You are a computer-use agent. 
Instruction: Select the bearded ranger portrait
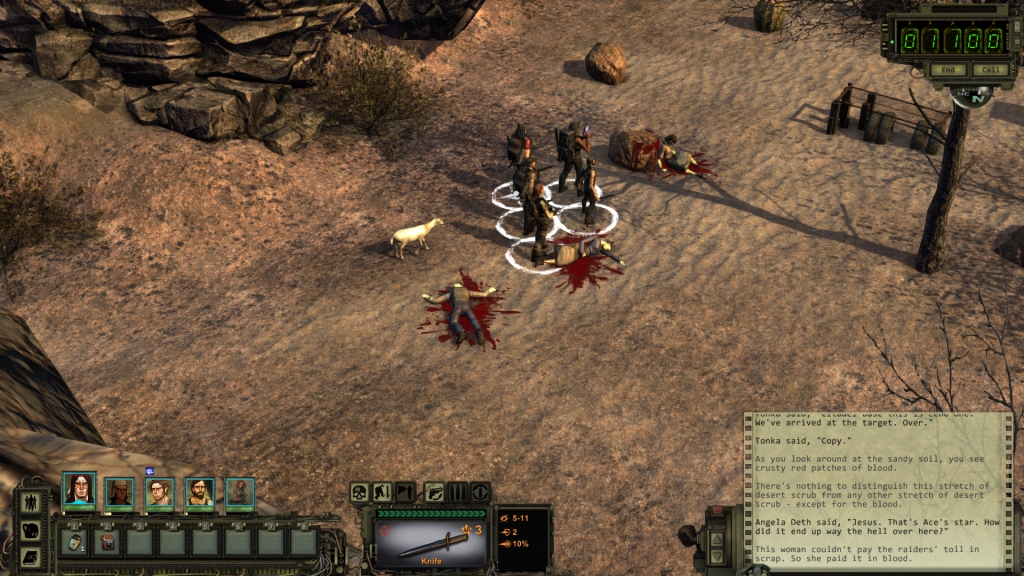pyautogui.click(x=199, y=492)
